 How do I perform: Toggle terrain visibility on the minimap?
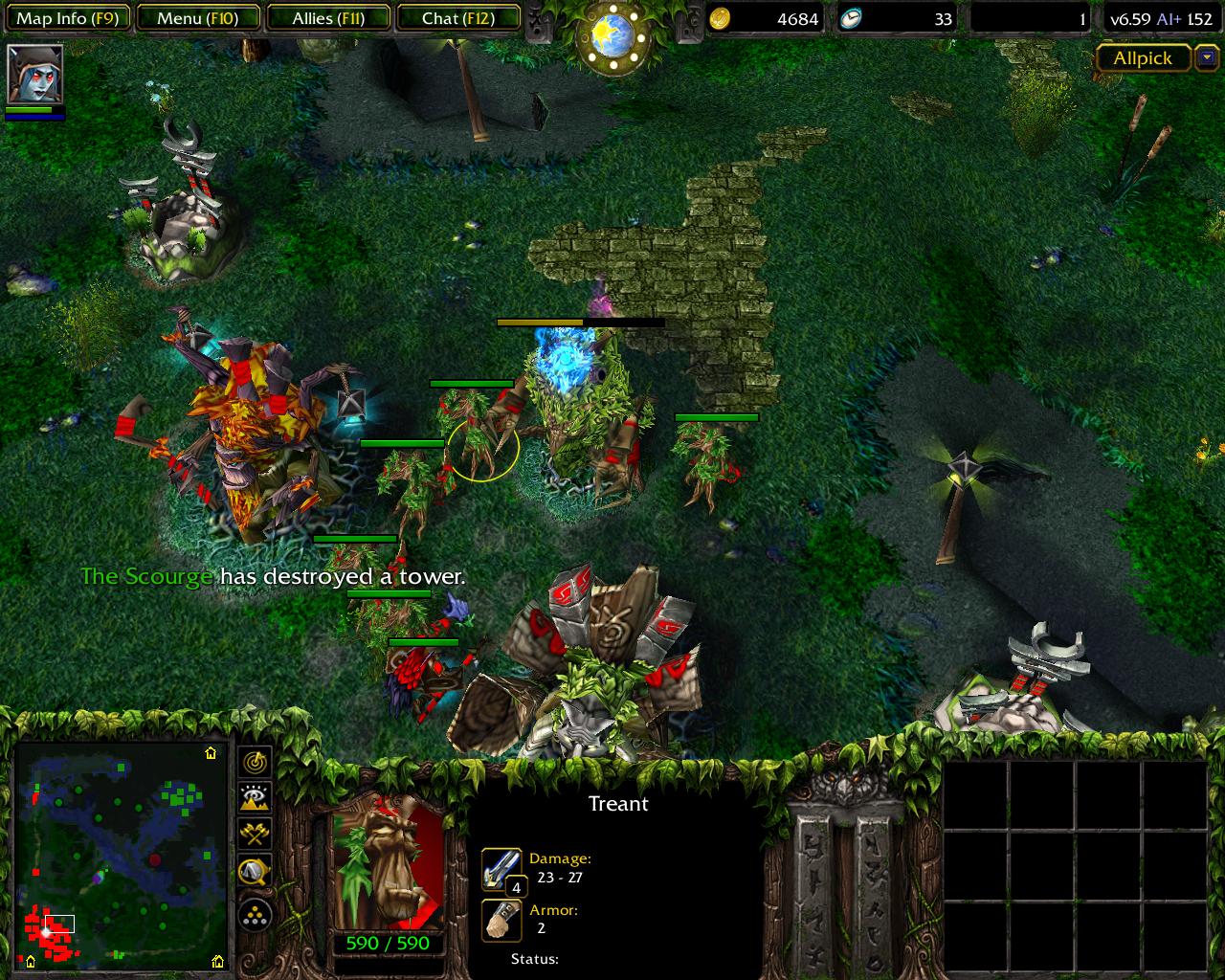pyautogui.click(x=253, y=797)
